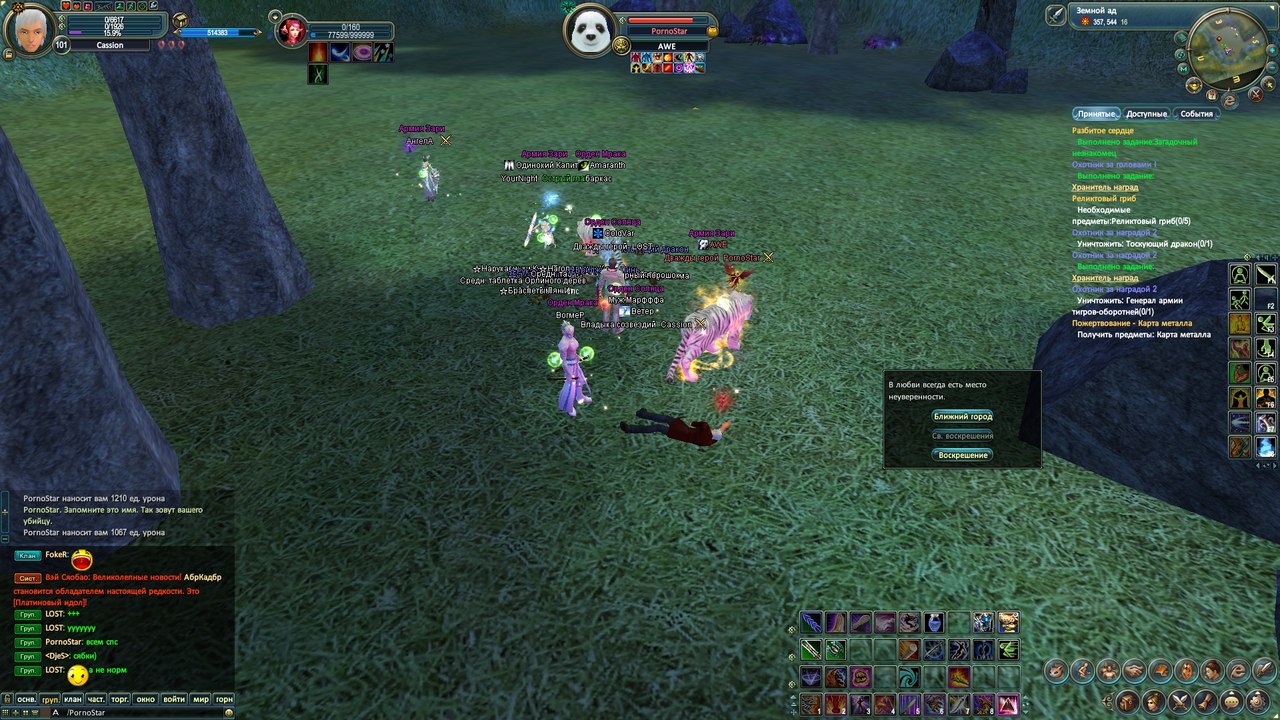
Task: Use the skill in hotbar slot 9
Action: click(x=1007, y=703)
